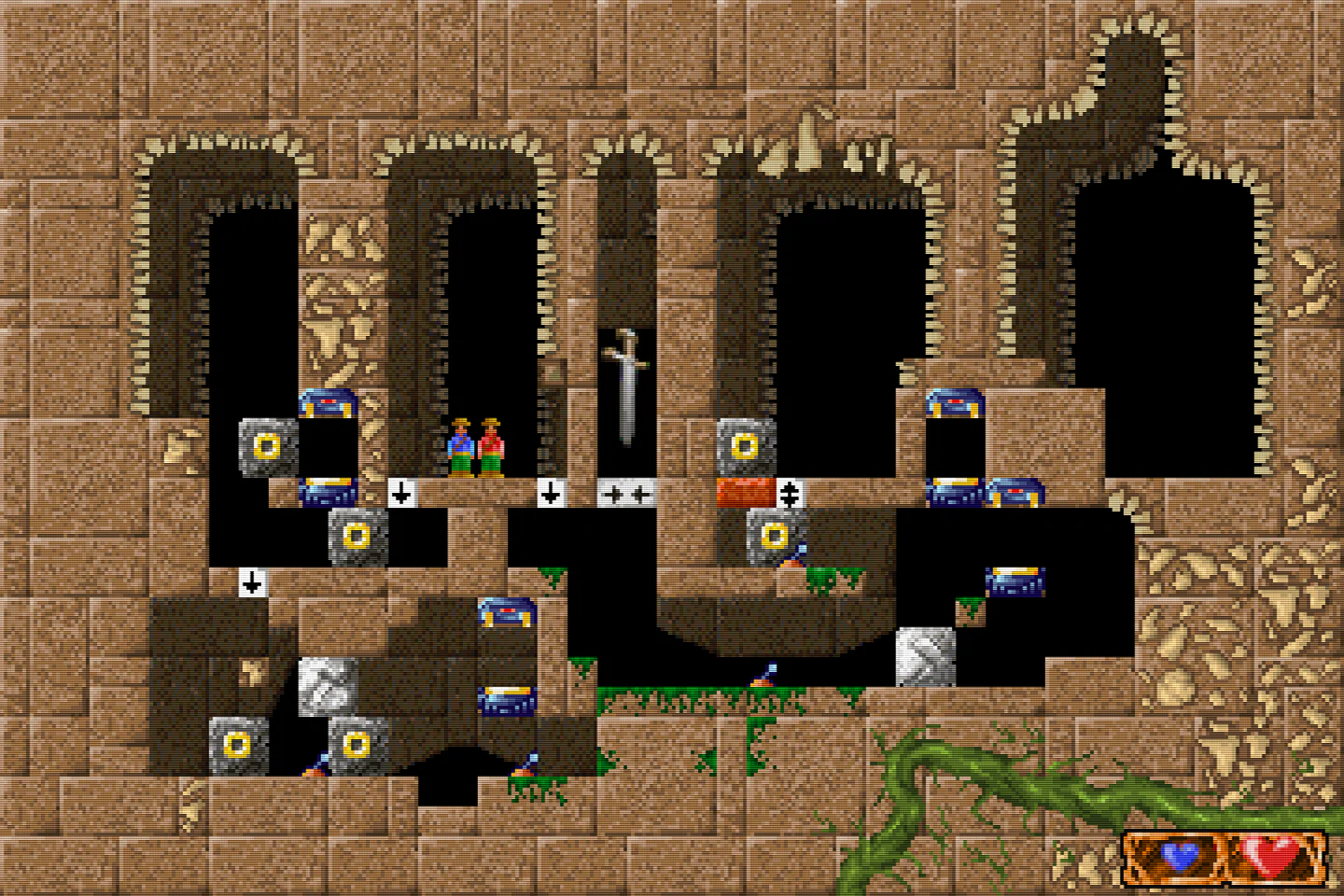Click the blue heart icon
1344x896 pixels.
click(x=1180, y=856)
